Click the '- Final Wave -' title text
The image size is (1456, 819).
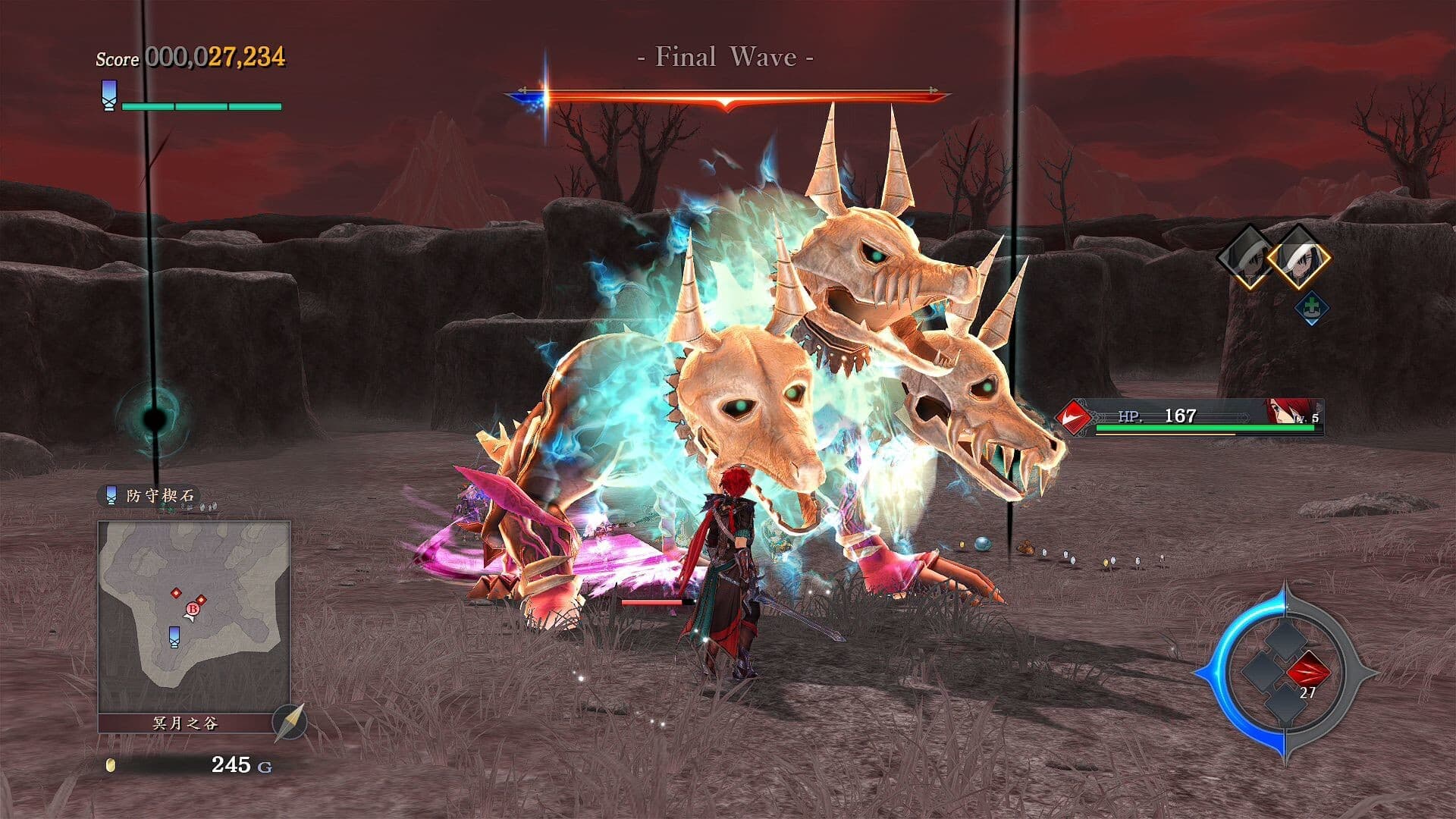coord(726,55)
